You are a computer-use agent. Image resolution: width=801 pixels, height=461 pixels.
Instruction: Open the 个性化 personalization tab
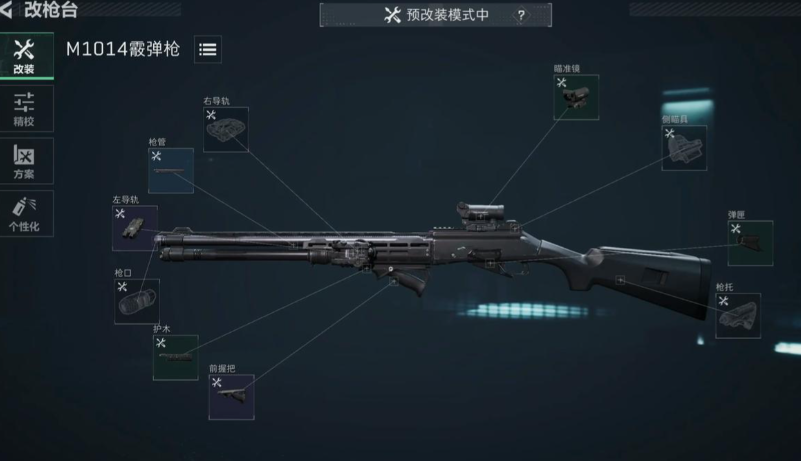click(25, 213)
